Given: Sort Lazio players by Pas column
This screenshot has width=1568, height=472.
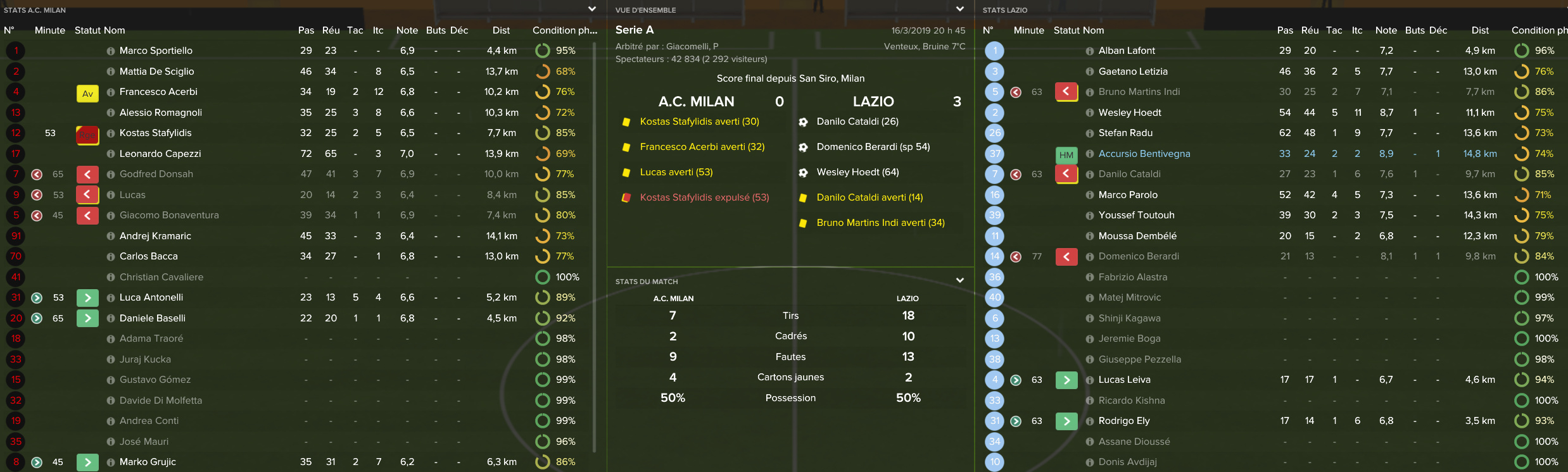Looking at the screenshot, I should coord(1285,30).
